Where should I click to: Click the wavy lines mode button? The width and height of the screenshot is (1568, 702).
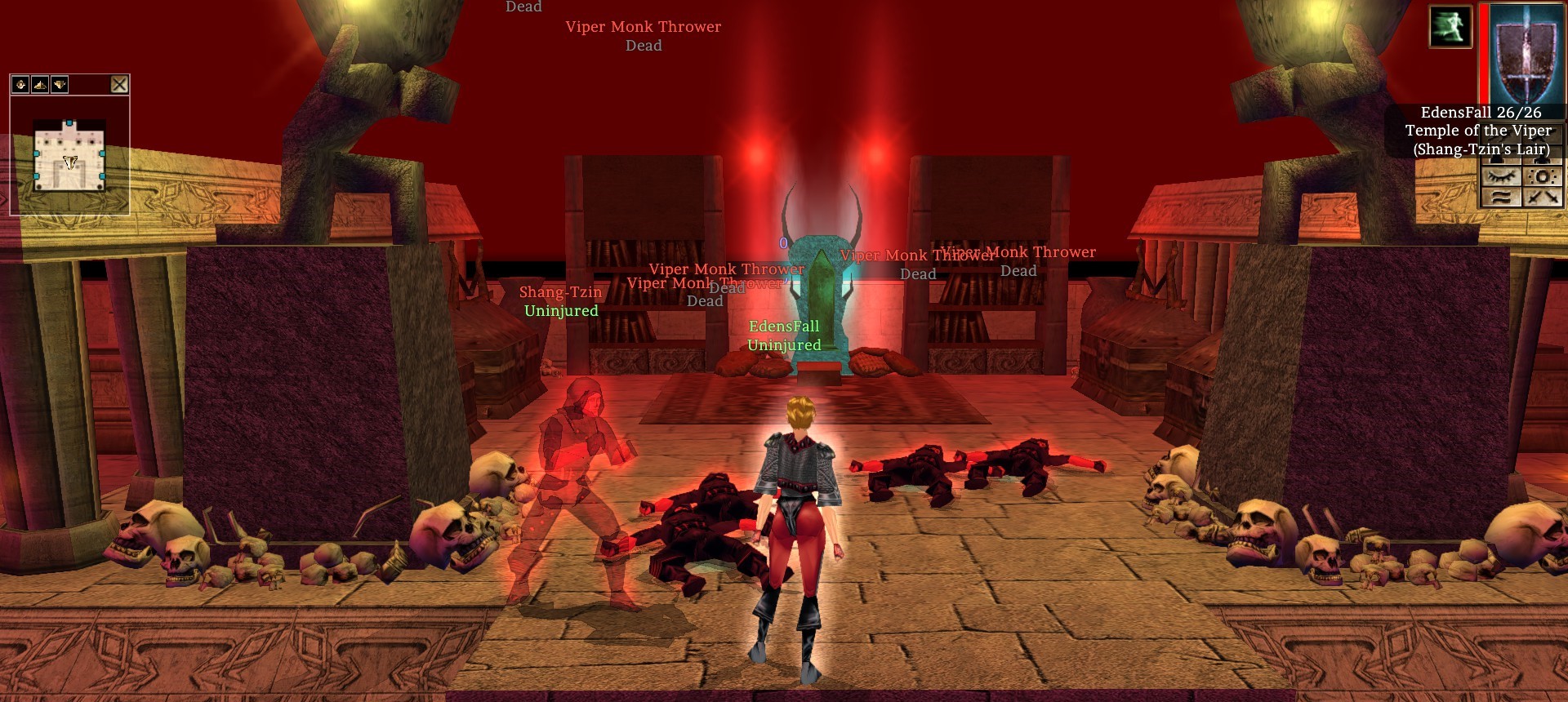tap(1501, 197)
